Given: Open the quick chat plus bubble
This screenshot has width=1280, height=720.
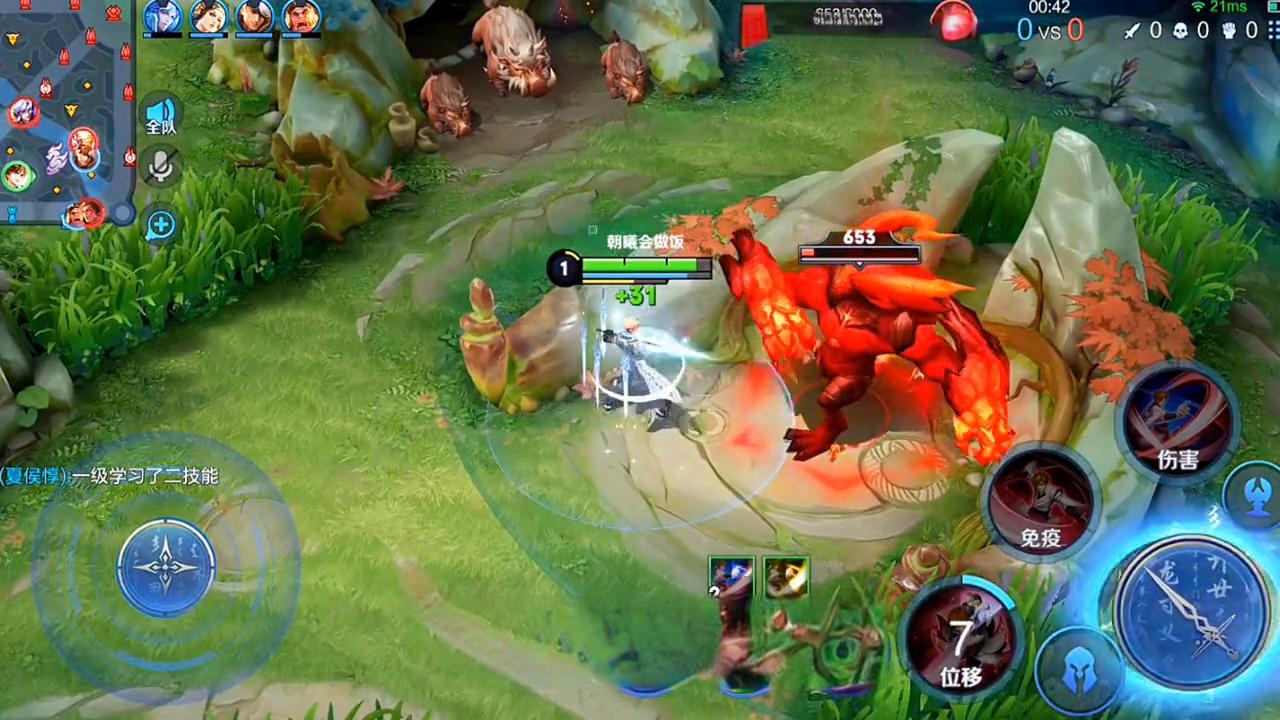Looking at the screenshot, I should coord(160,225).
